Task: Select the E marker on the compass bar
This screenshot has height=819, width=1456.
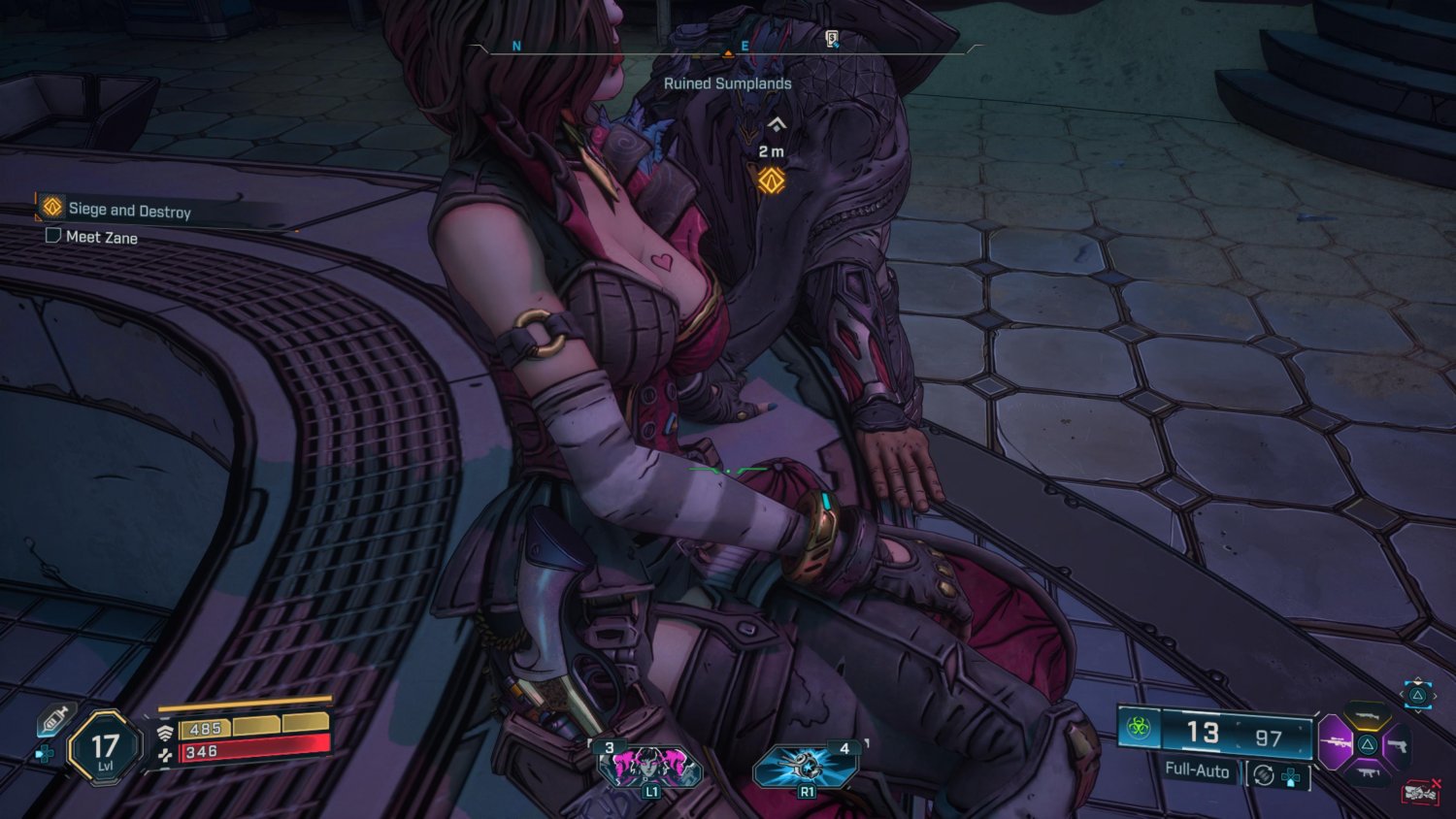Action: (743, 44)
